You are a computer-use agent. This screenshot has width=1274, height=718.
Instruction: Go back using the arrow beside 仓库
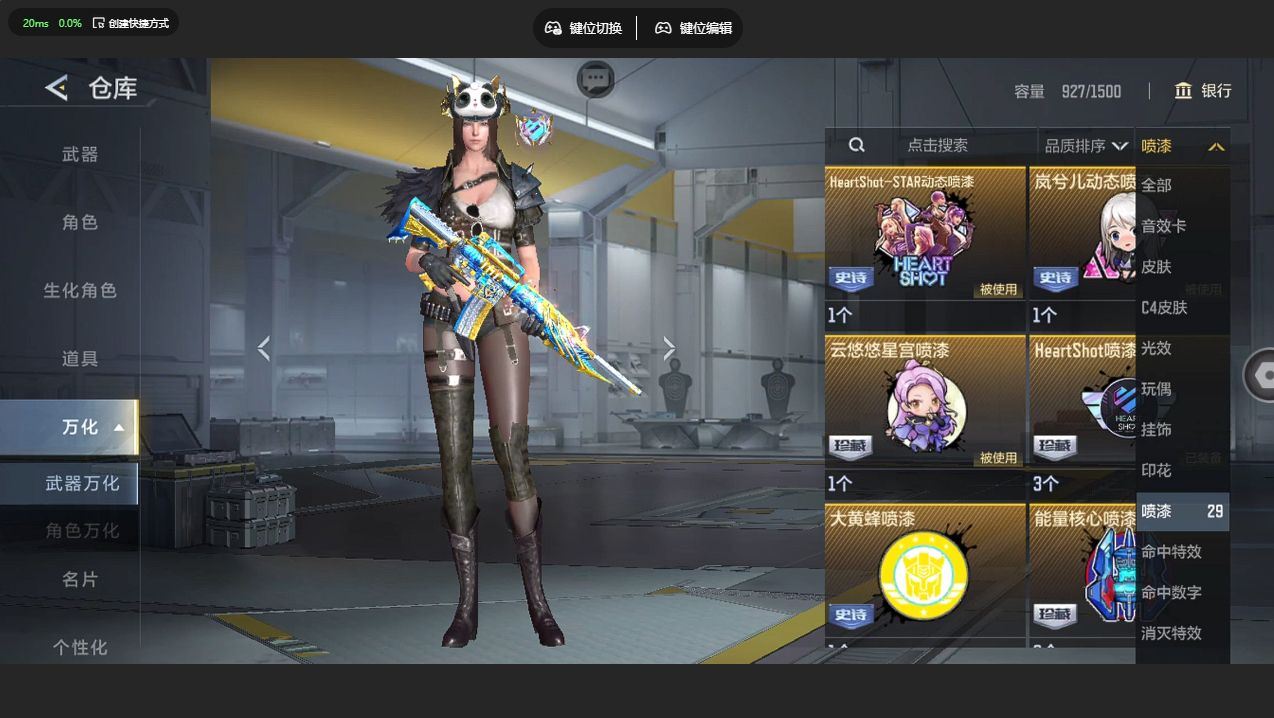pyautogui.click(x=56, y=88)
